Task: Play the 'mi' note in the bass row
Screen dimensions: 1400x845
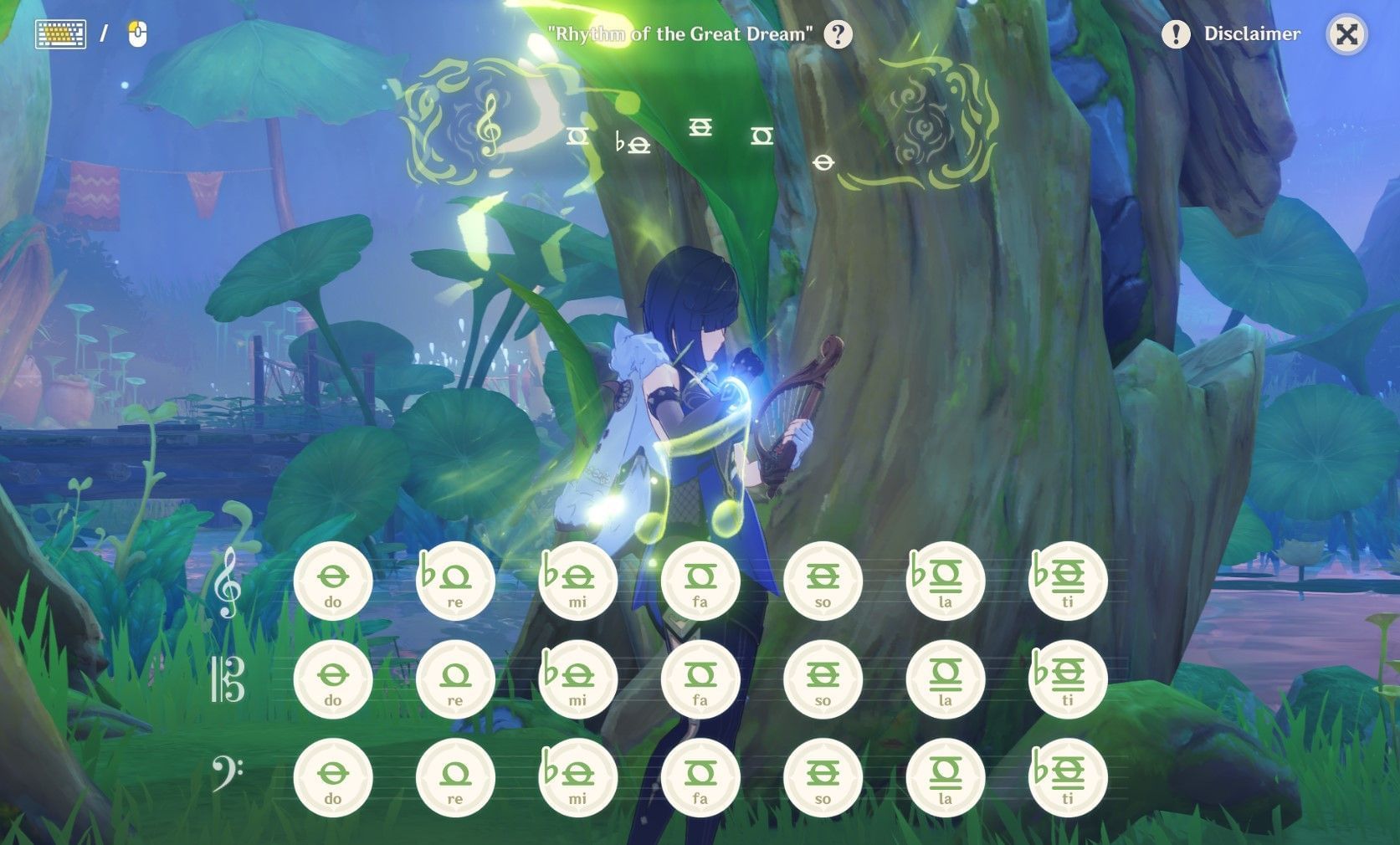Action: (x=577, y=776)
